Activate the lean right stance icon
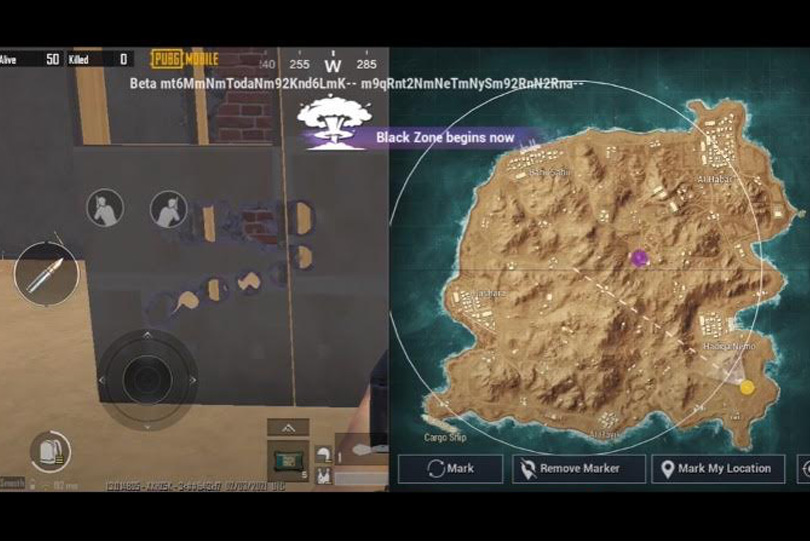 [x=168, y=209]
